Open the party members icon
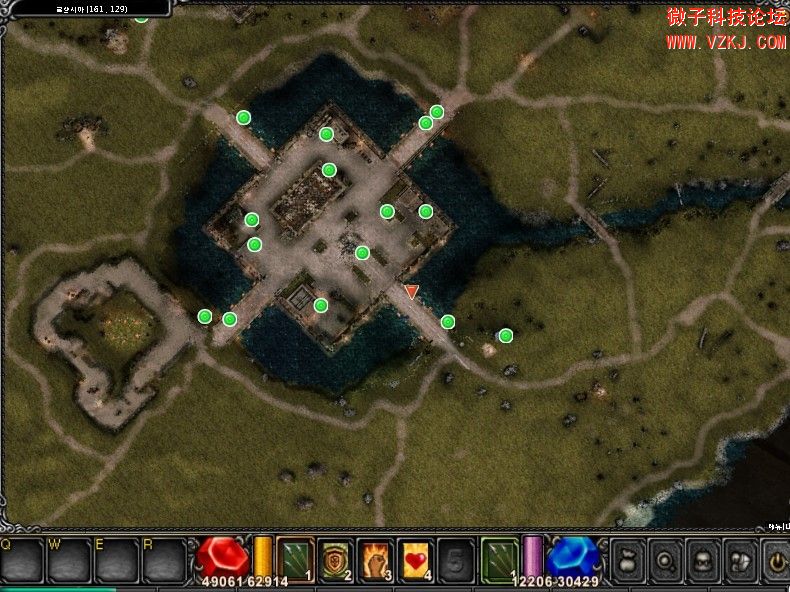Image resolution: width=790 pixels, height=592 pixels. click(x=741, y=558)
